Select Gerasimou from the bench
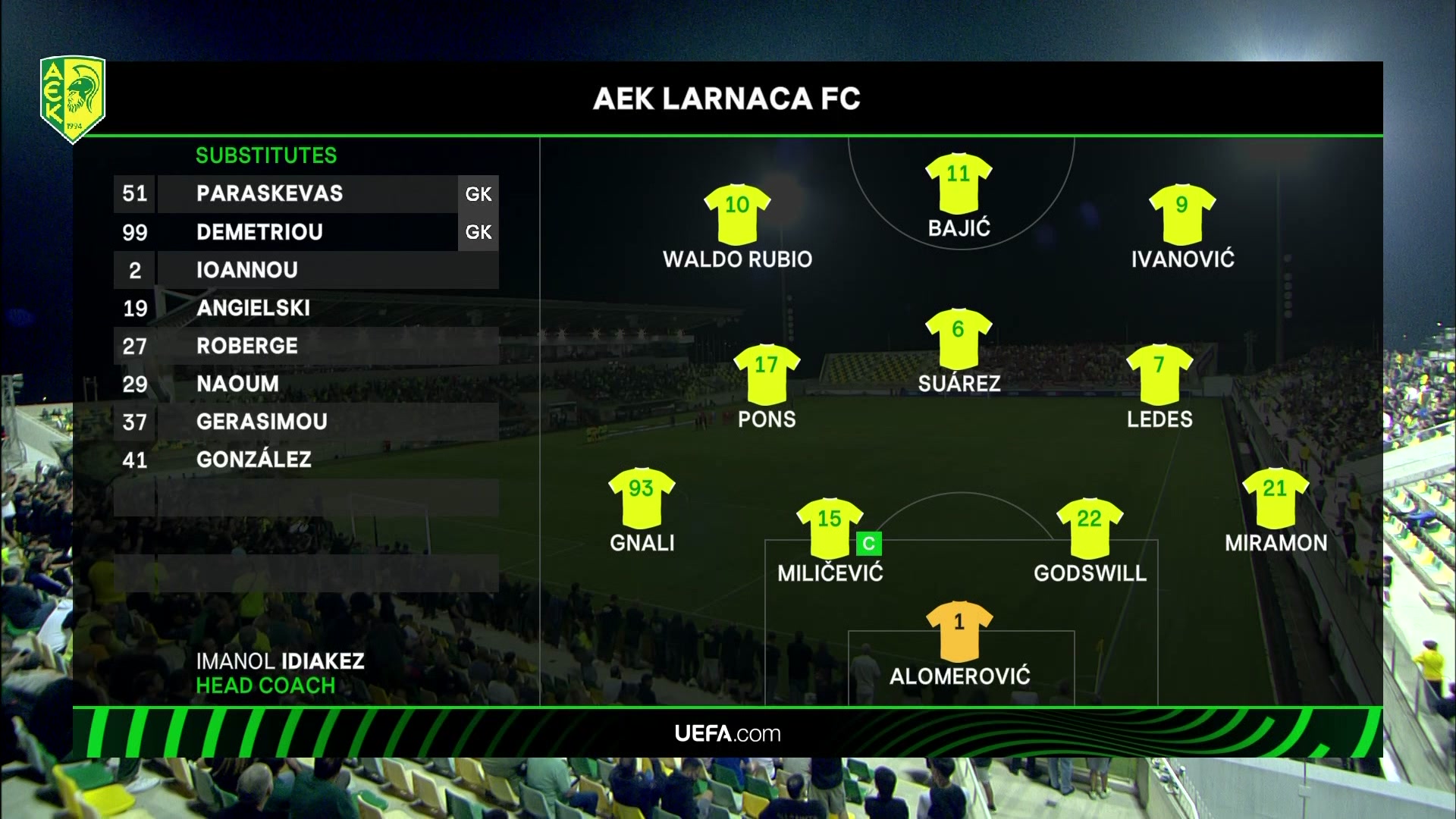 (x=262, y=422)
